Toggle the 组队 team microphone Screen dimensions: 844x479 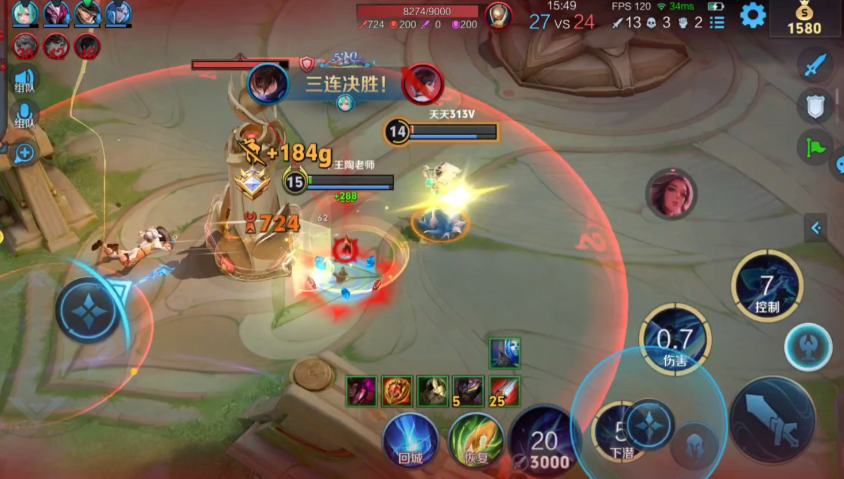point(24,115)
